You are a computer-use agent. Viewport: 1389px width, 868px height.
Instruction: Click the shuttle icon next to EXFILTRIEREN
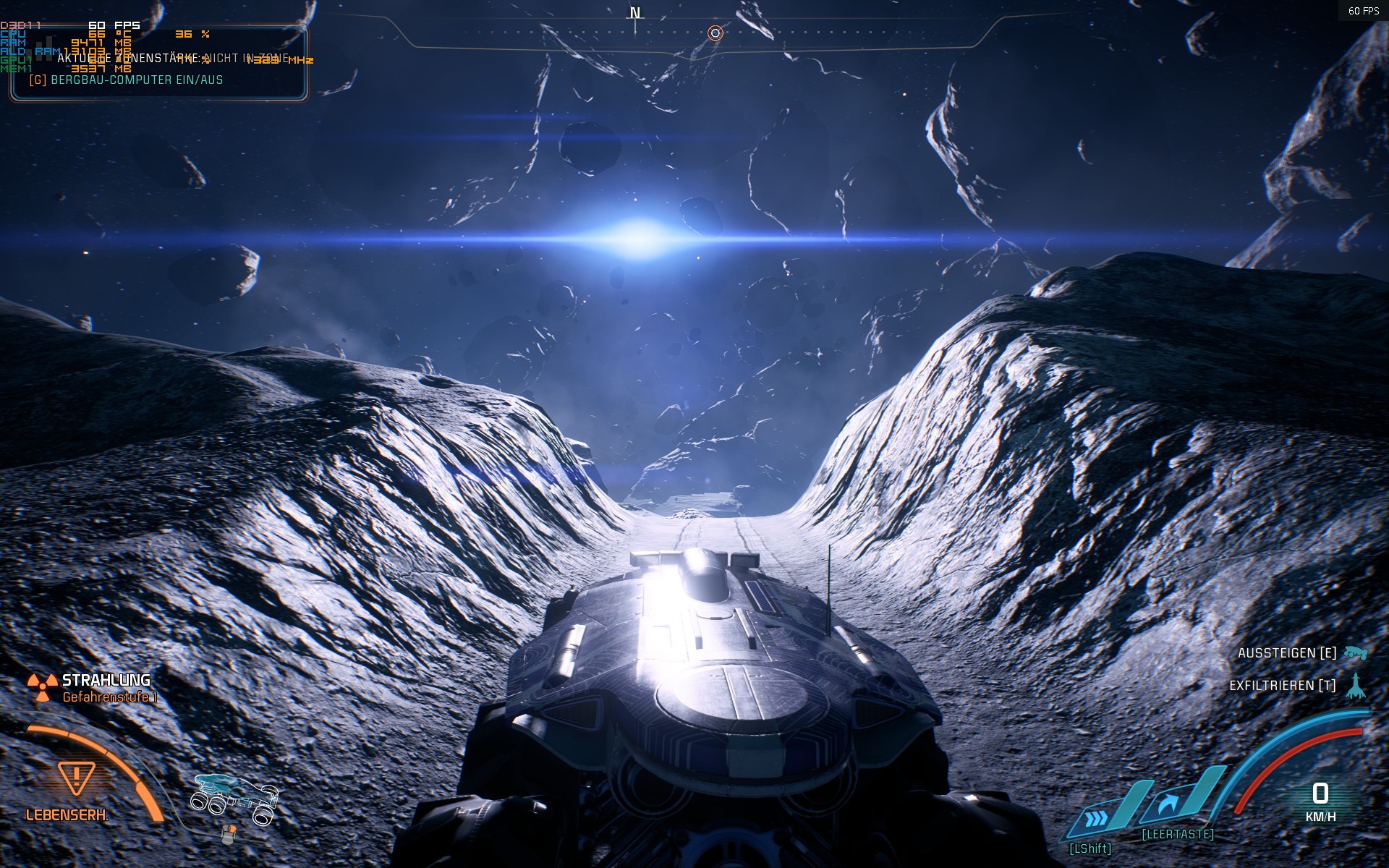coord(1354,684)
